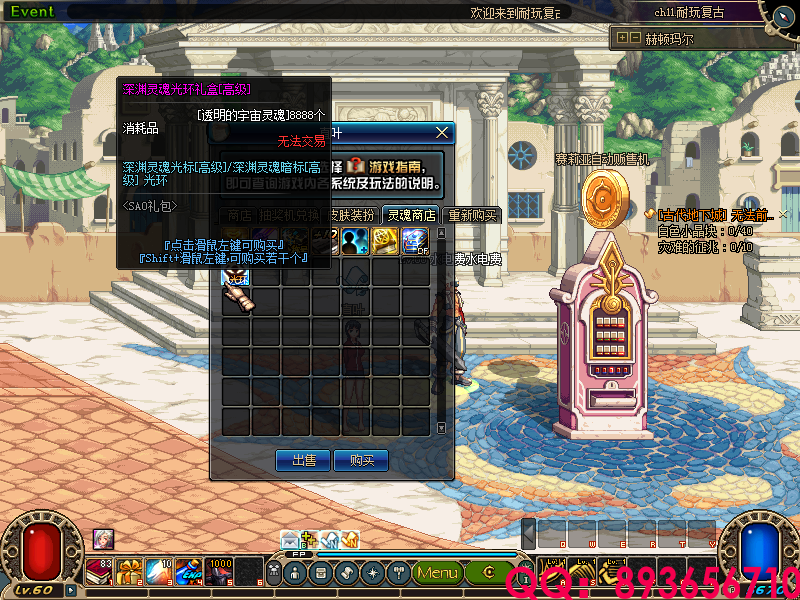Screen dimensions: 800x600
Task: Click the character portrait buff icon
Action: tap(103, 539)
